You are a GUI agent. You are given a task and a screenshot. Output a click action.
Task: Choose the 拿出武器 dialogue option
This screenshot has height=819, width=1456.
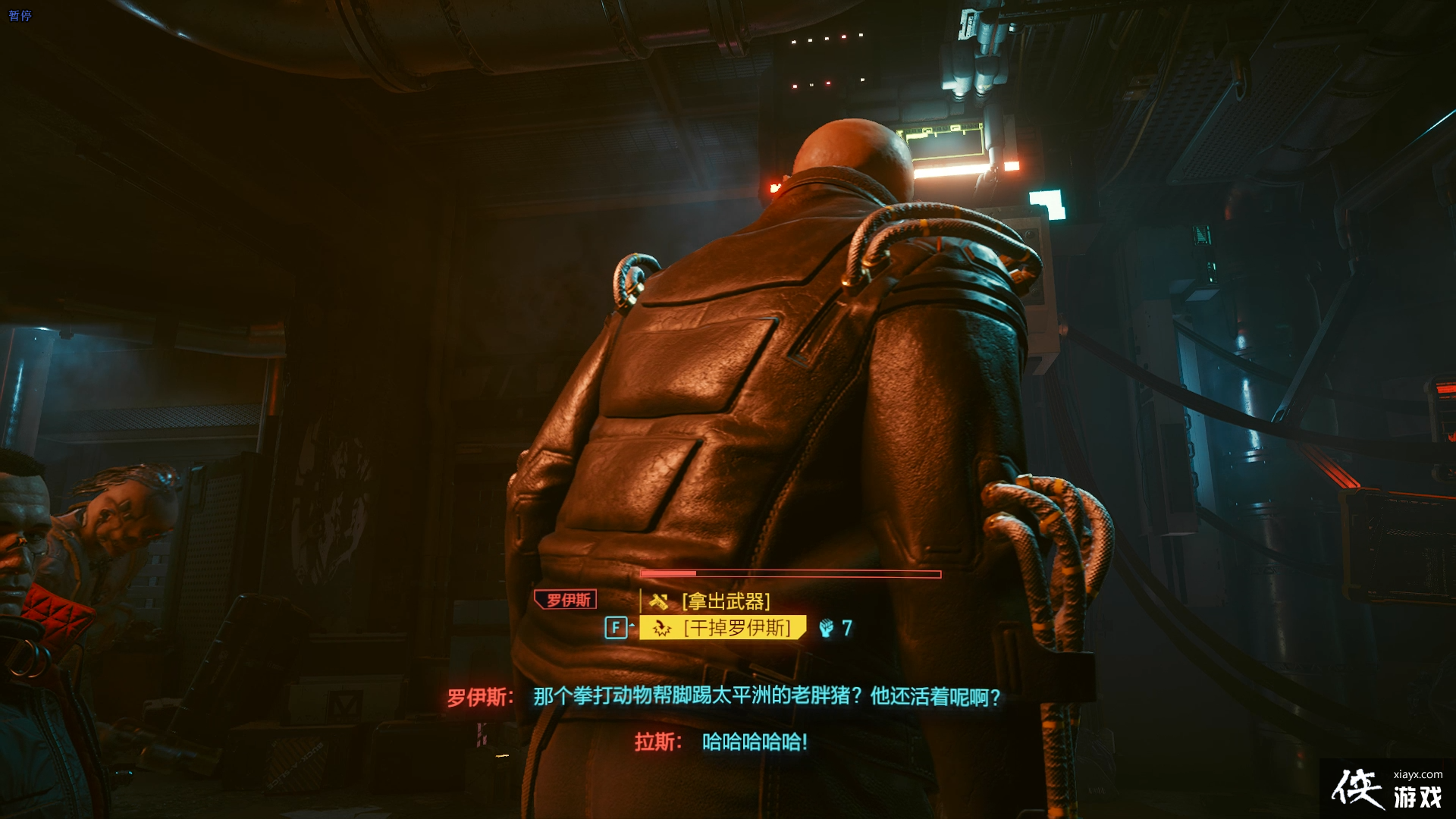[x=726, y=601]
